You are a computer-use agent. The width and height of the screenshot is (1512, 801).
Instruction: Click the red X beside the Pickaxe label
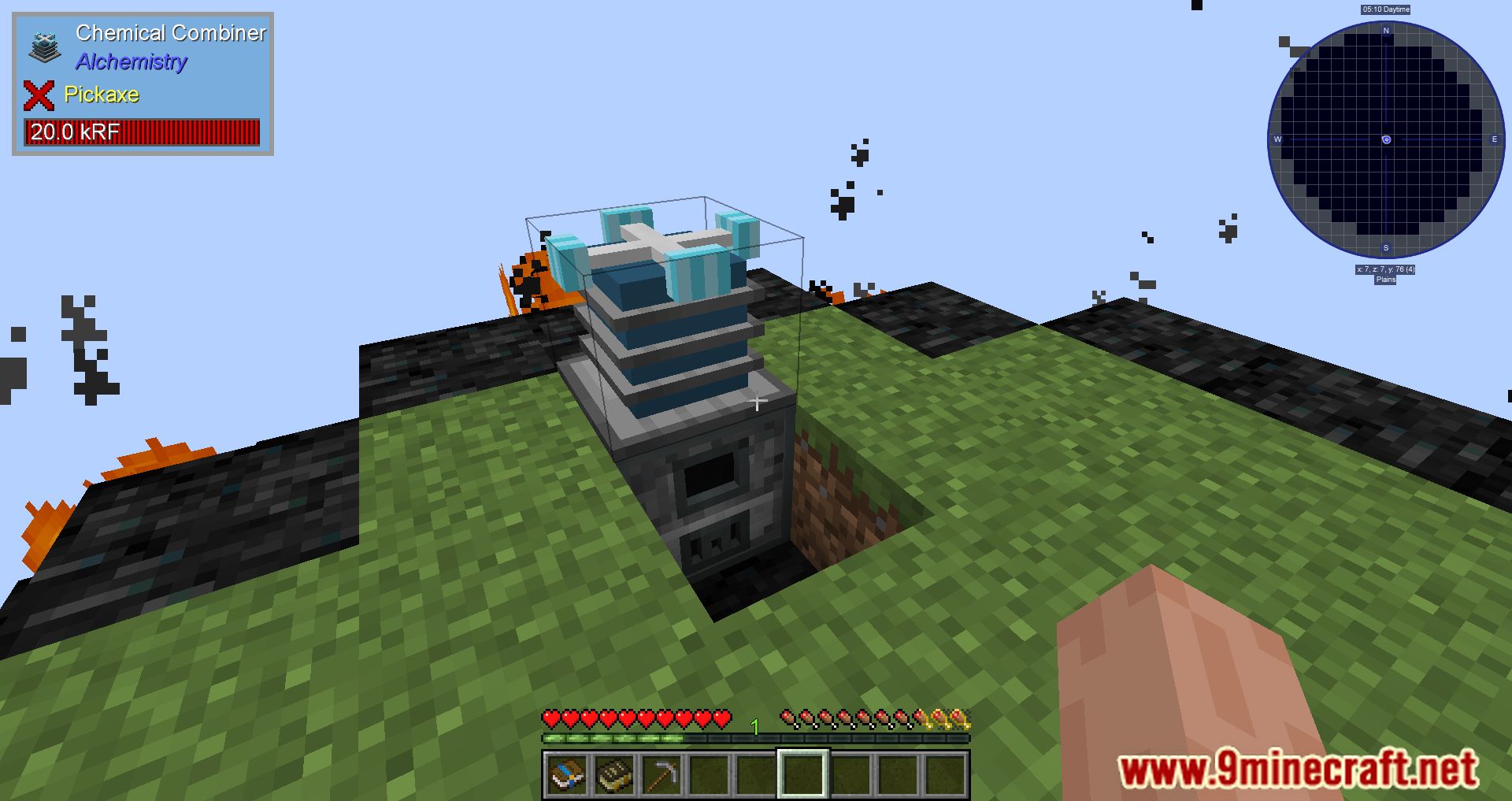[x=39, y=95]
